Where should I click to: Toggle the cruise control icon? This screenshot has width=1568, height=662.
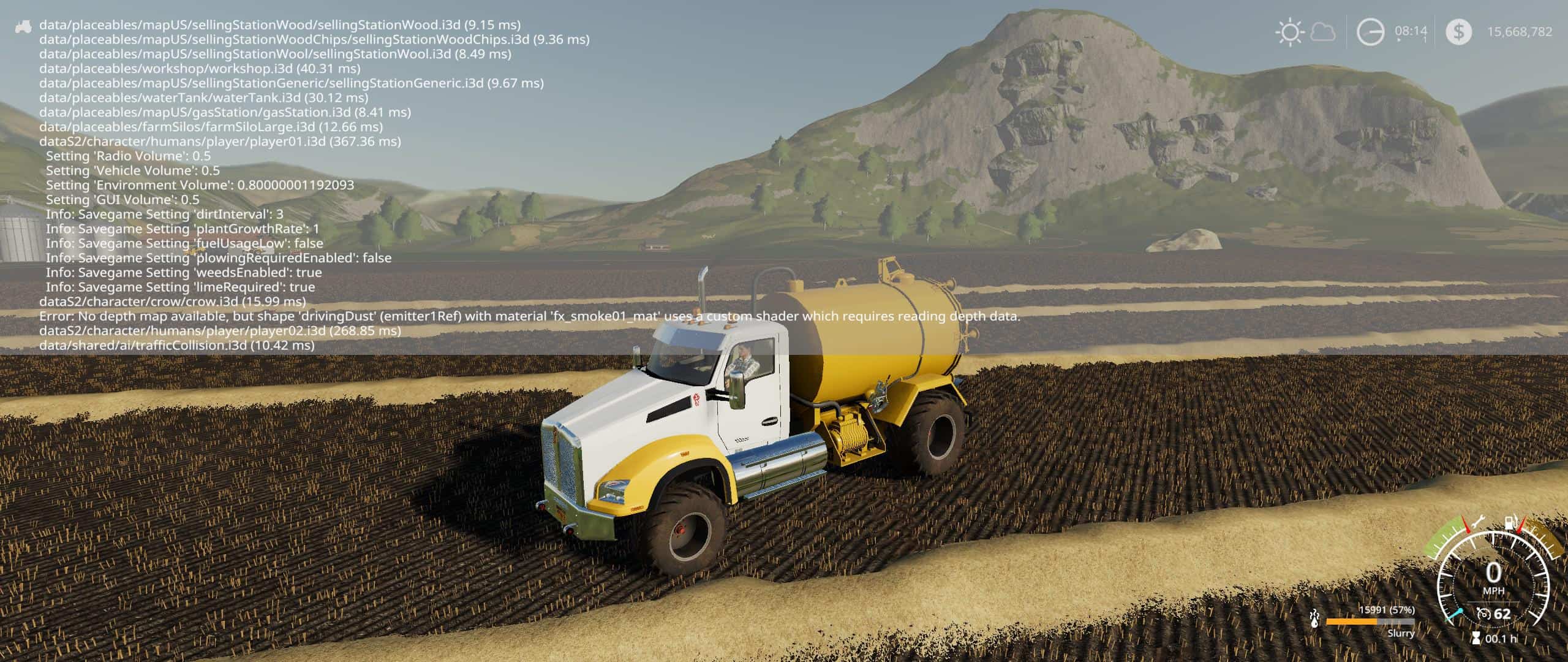coord(1483,614)
